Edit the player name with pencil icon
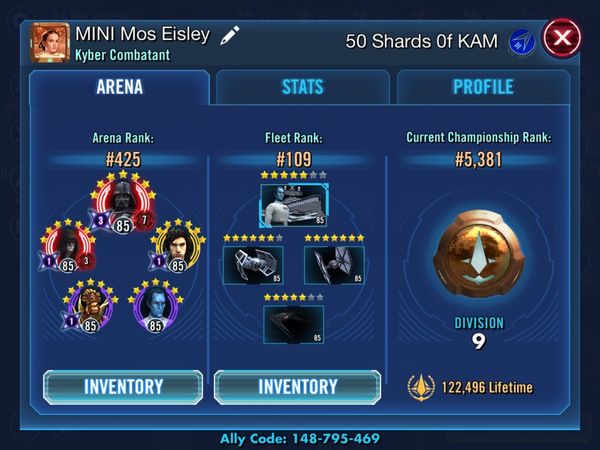This screenshot has width=600, height=450. 230,36
